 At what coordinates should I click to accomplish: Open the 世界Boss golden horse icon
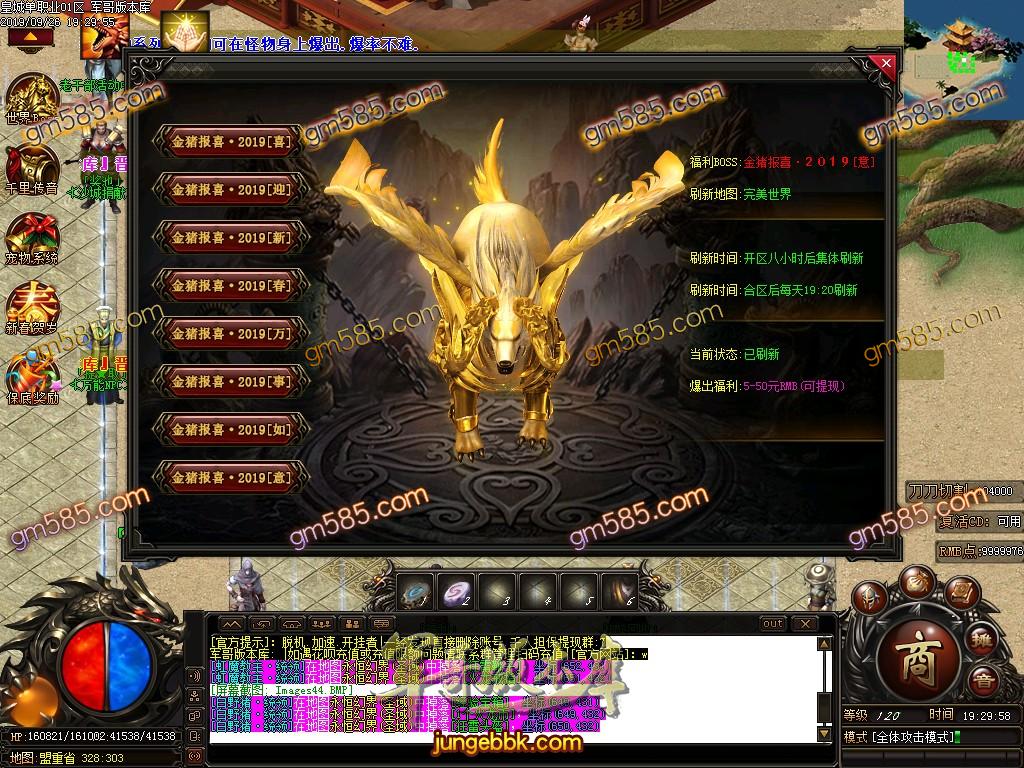(30, 98)
